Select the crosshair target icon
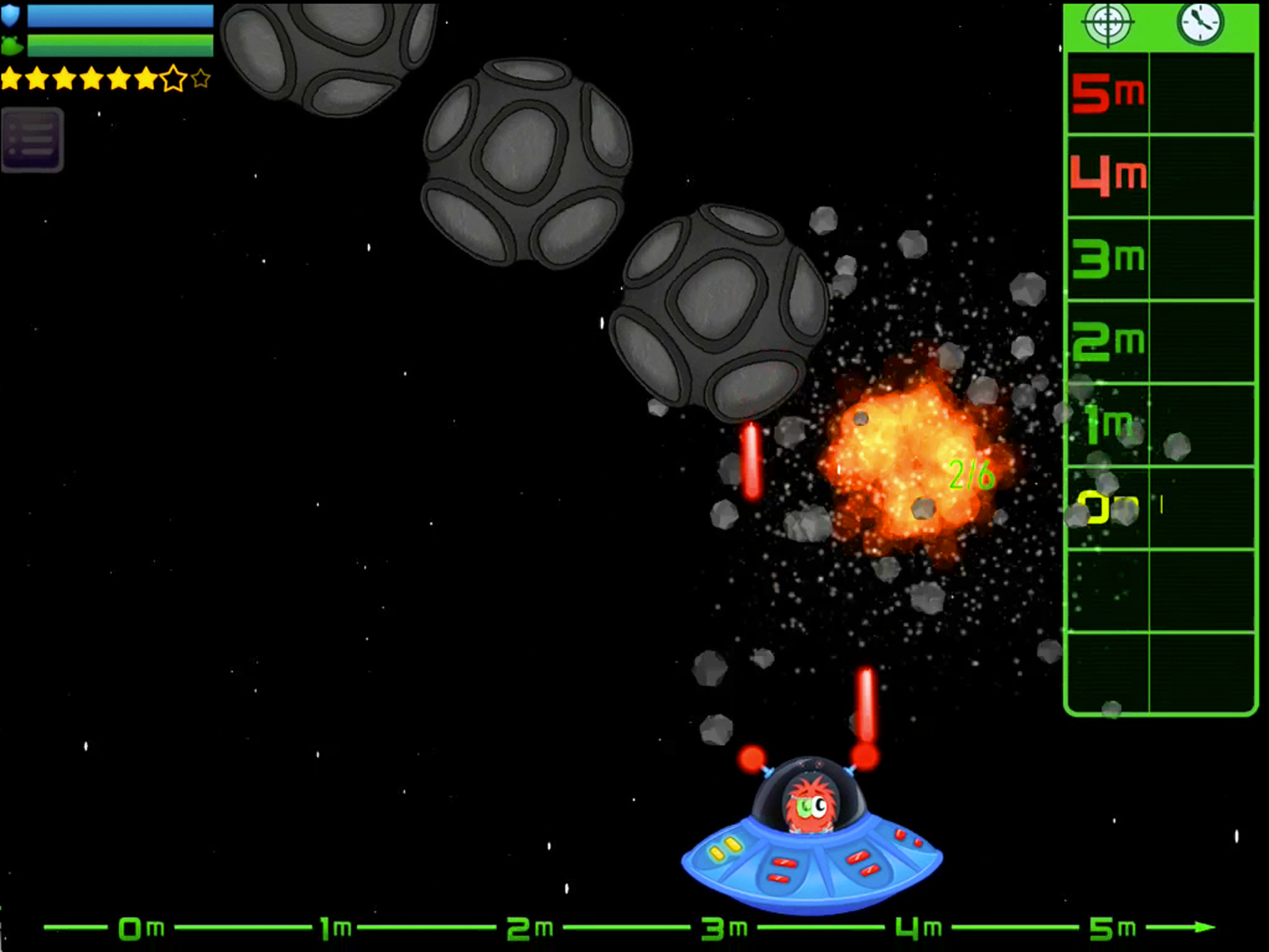Viewport: 1269px width, 952px height. pyautogui.click(x=1108, y=22)
